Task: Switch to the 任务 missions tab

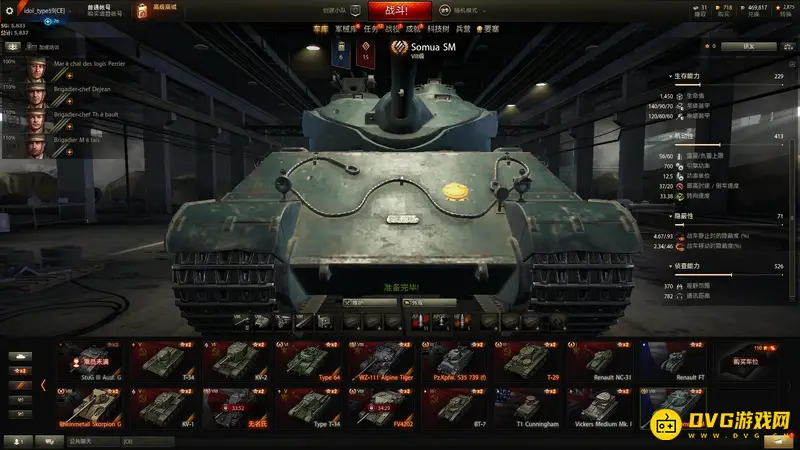Action: tap(372, 30)
